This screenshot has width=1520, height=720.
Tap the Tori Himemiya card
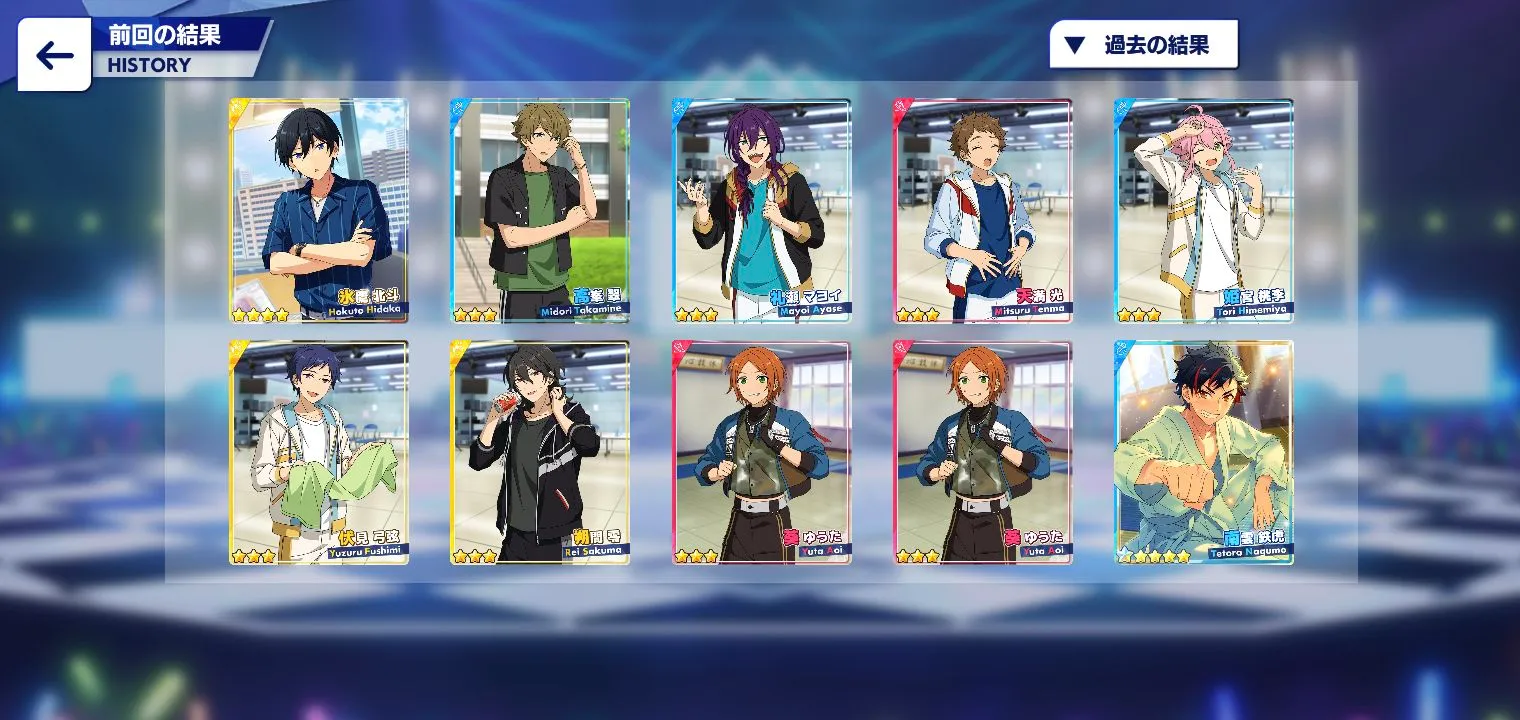pos(1204,210)
